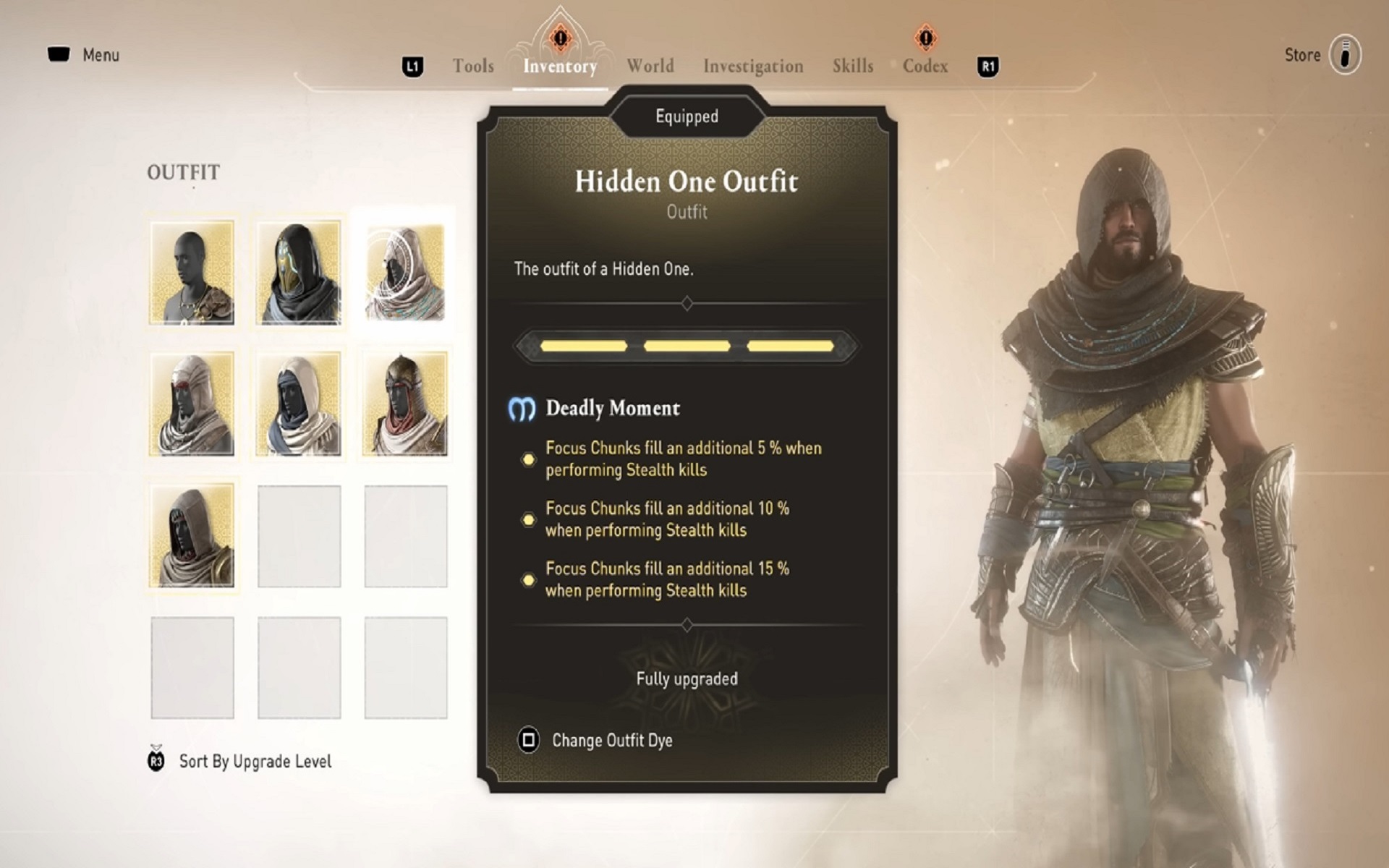1389x868 pixels.
Task: Choose the bare-headed outfit without a hood
Action: [192, 273]
